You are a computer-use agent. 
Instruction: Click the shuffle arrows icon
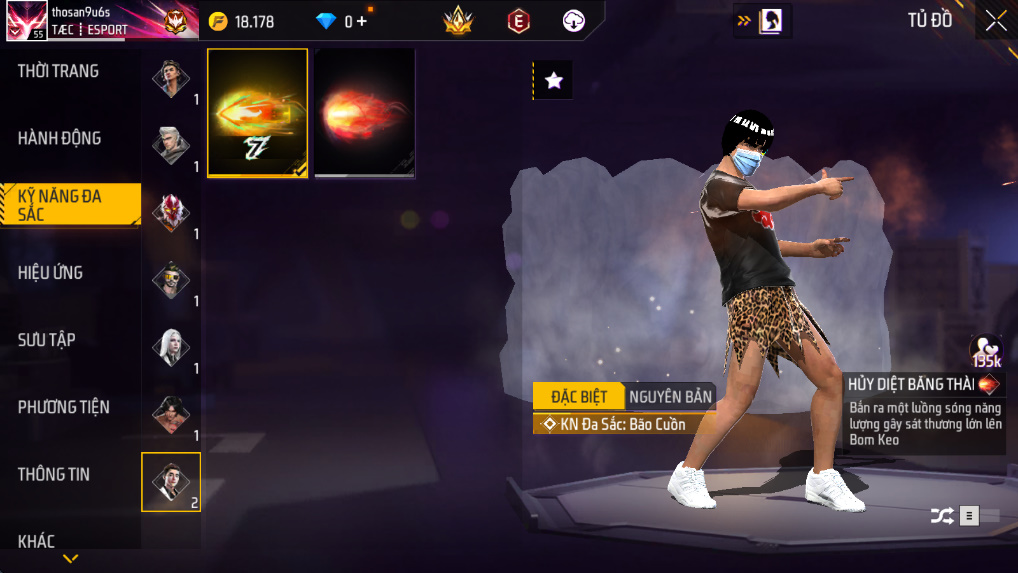[942, 516]
